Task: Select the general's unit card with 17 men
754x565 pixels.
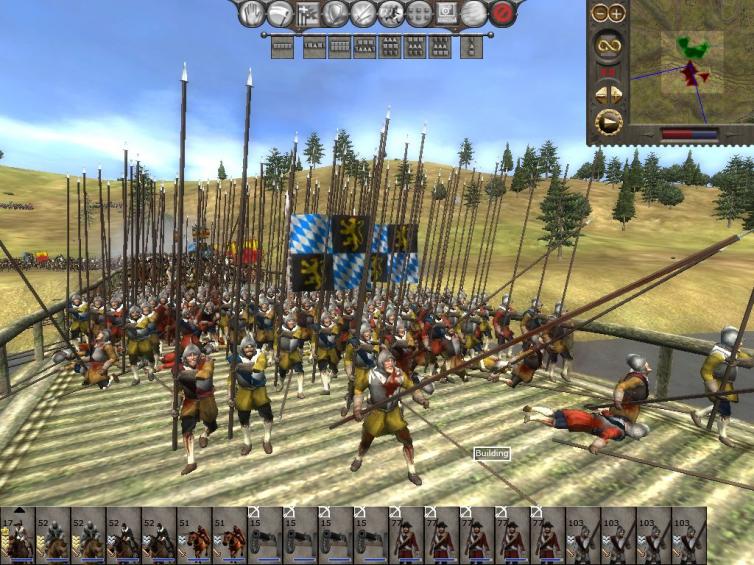Action: tap(17, 536)
